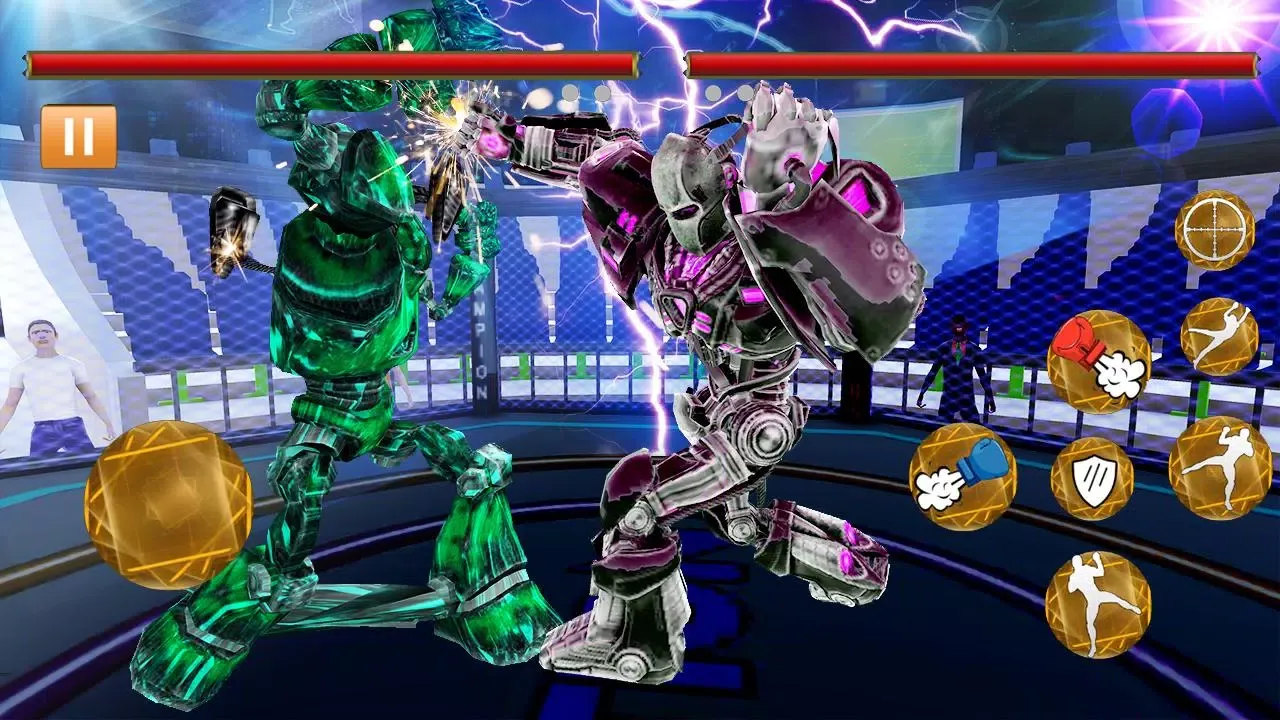Throw a red boxing glove punch
This screenshot has height=720, width=1280.
pyautogui.click(x=1099, y=361)
